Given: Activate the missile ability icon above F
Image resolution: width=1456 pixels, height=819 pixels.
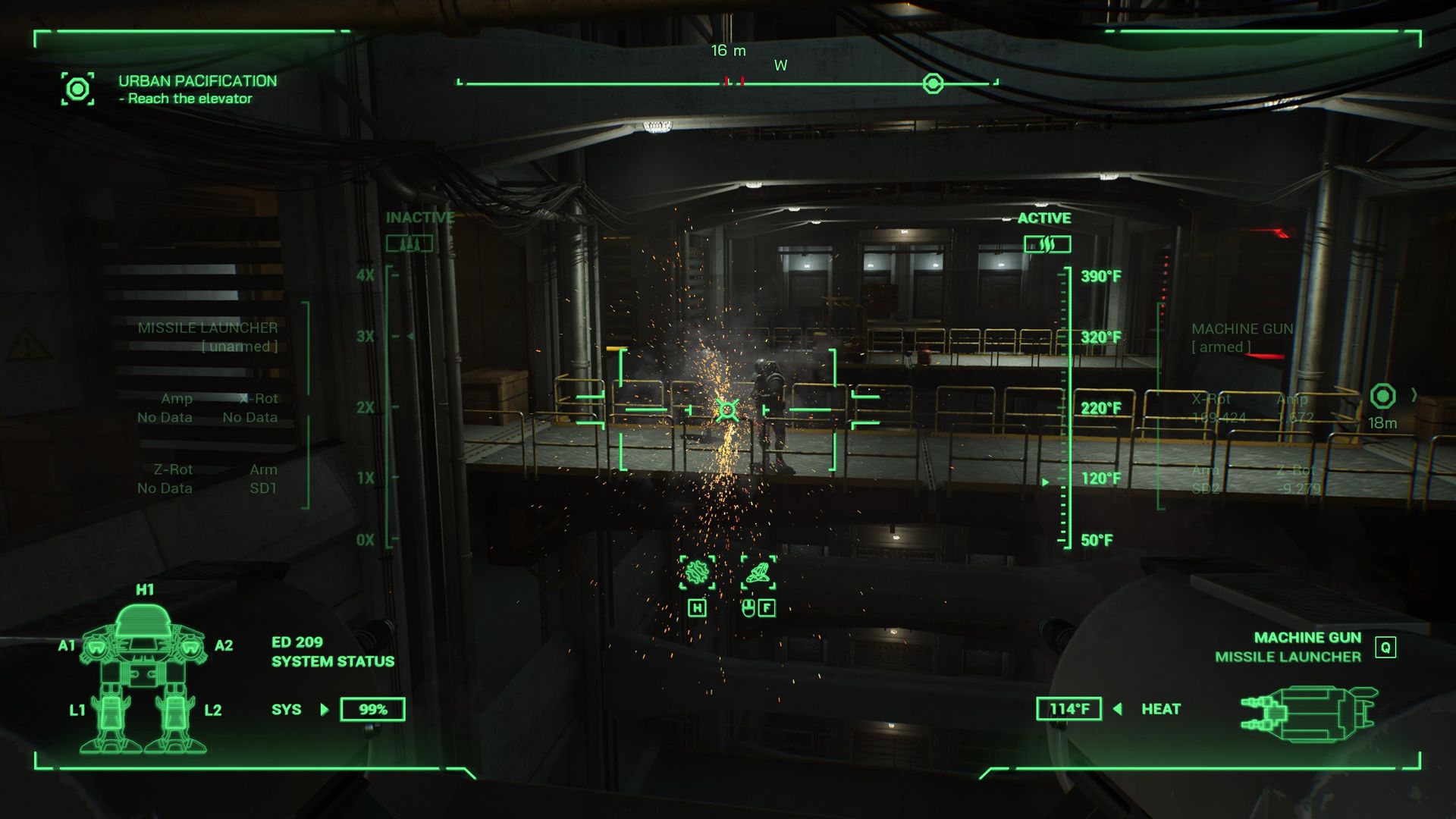Looking at the screenshot, I should click(758, 572).
